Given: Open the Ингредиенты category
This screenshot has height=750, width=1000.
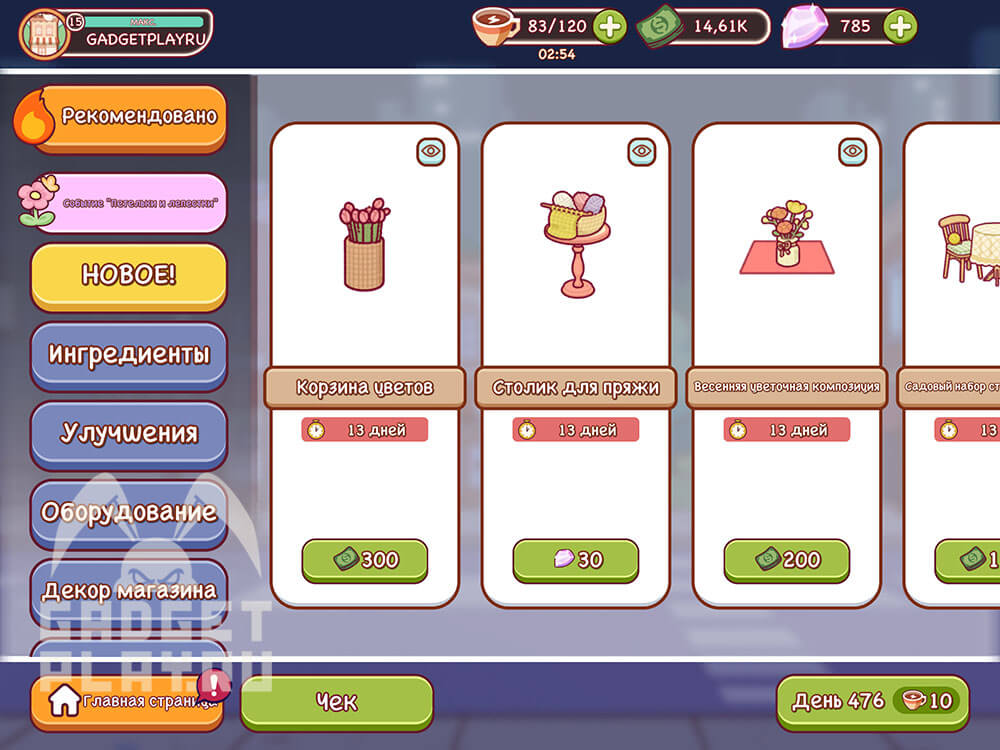Looking at the screenshot, I should pos(128,354).
